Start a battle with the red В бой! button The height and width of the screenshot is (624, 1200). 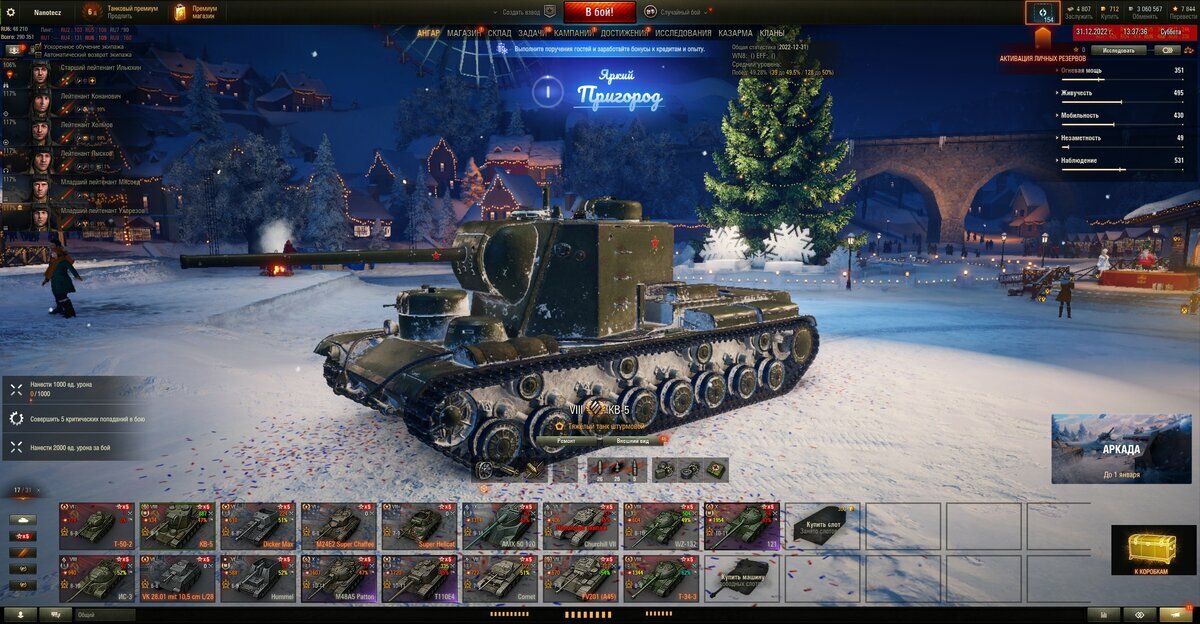click(x=600, y=12)
